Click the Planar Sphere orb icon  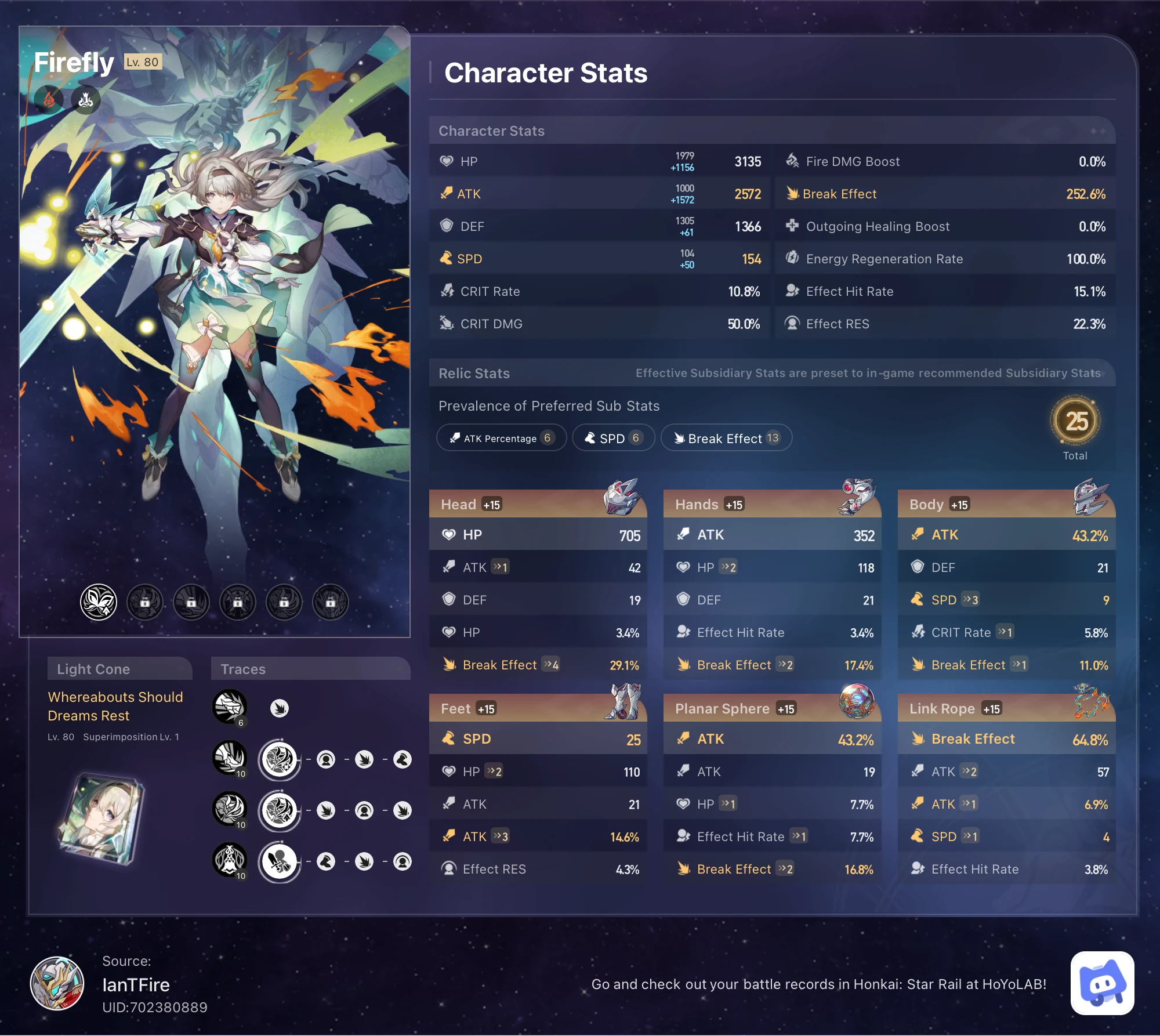pos(857,700)
